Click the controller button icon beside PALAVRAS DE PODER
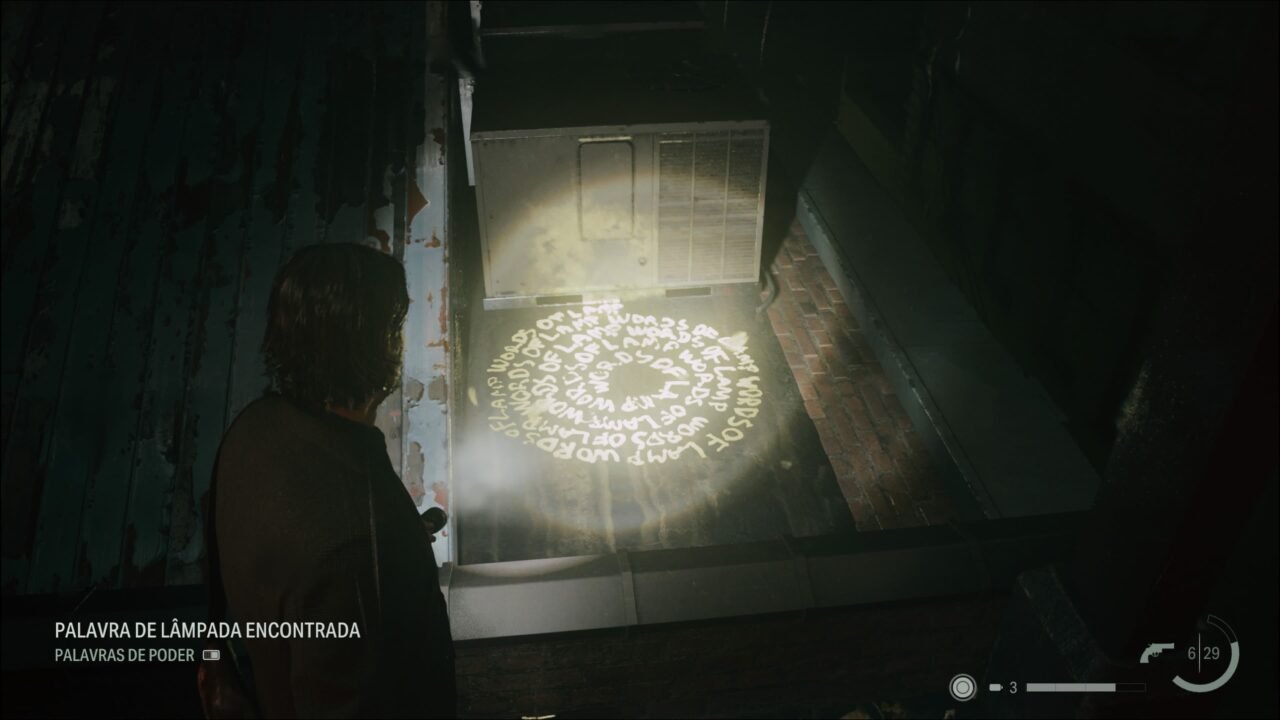Image resolution: width=1280 pixels, height=720 pixels. point(211,654)
